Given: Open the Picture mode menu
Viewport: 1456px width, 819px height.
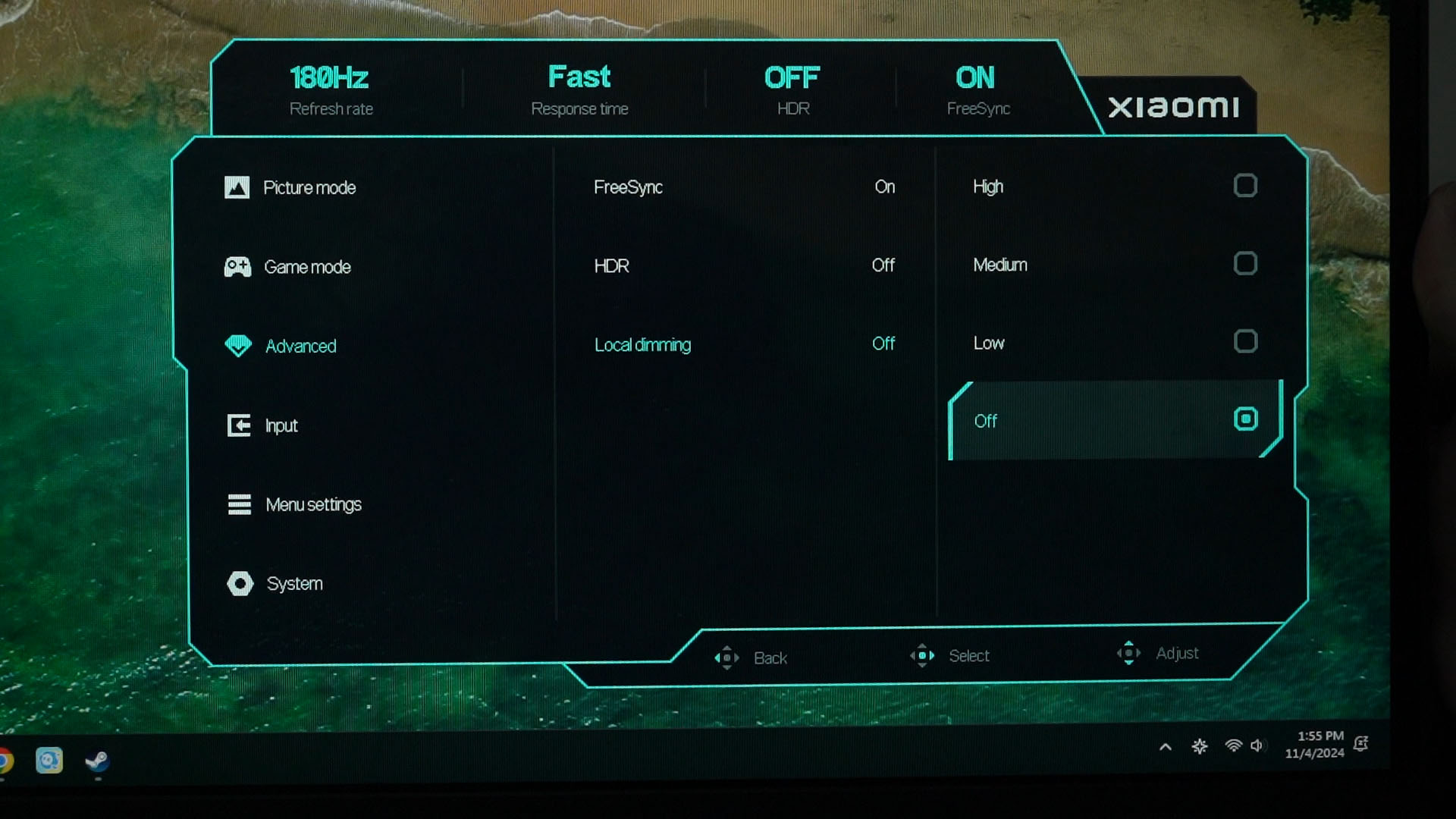Looking at the screenshot, I should [x=309, y=187].
